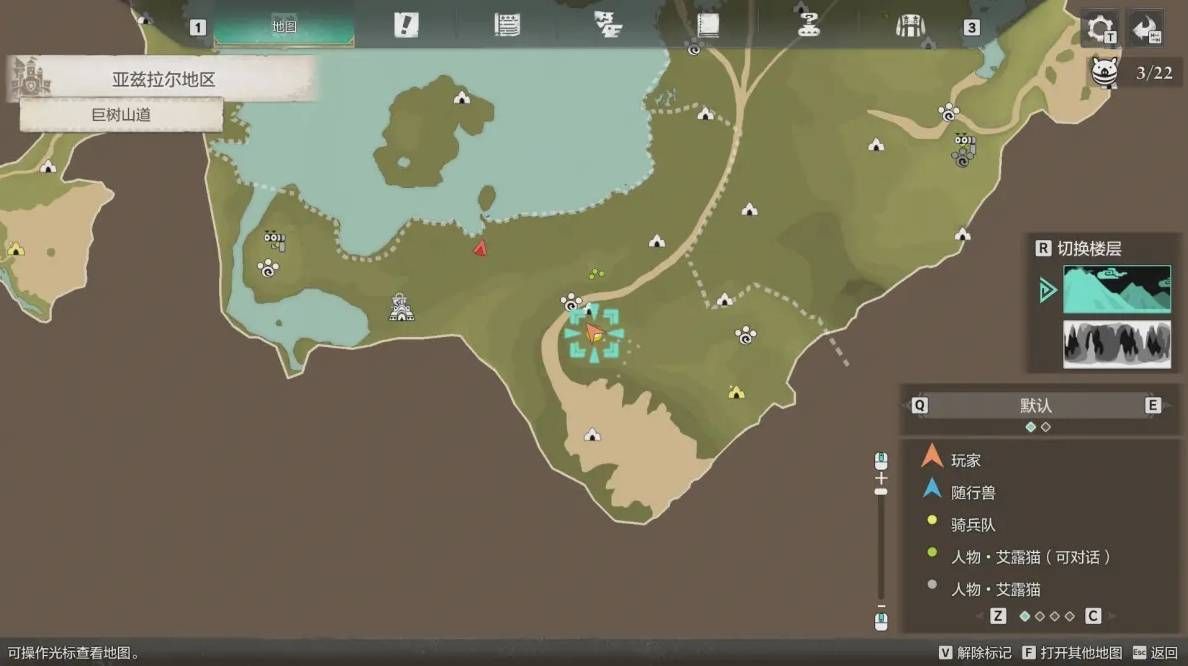
Task: Select the 随行兽 legend entry
Action: (x=973, y=493)
